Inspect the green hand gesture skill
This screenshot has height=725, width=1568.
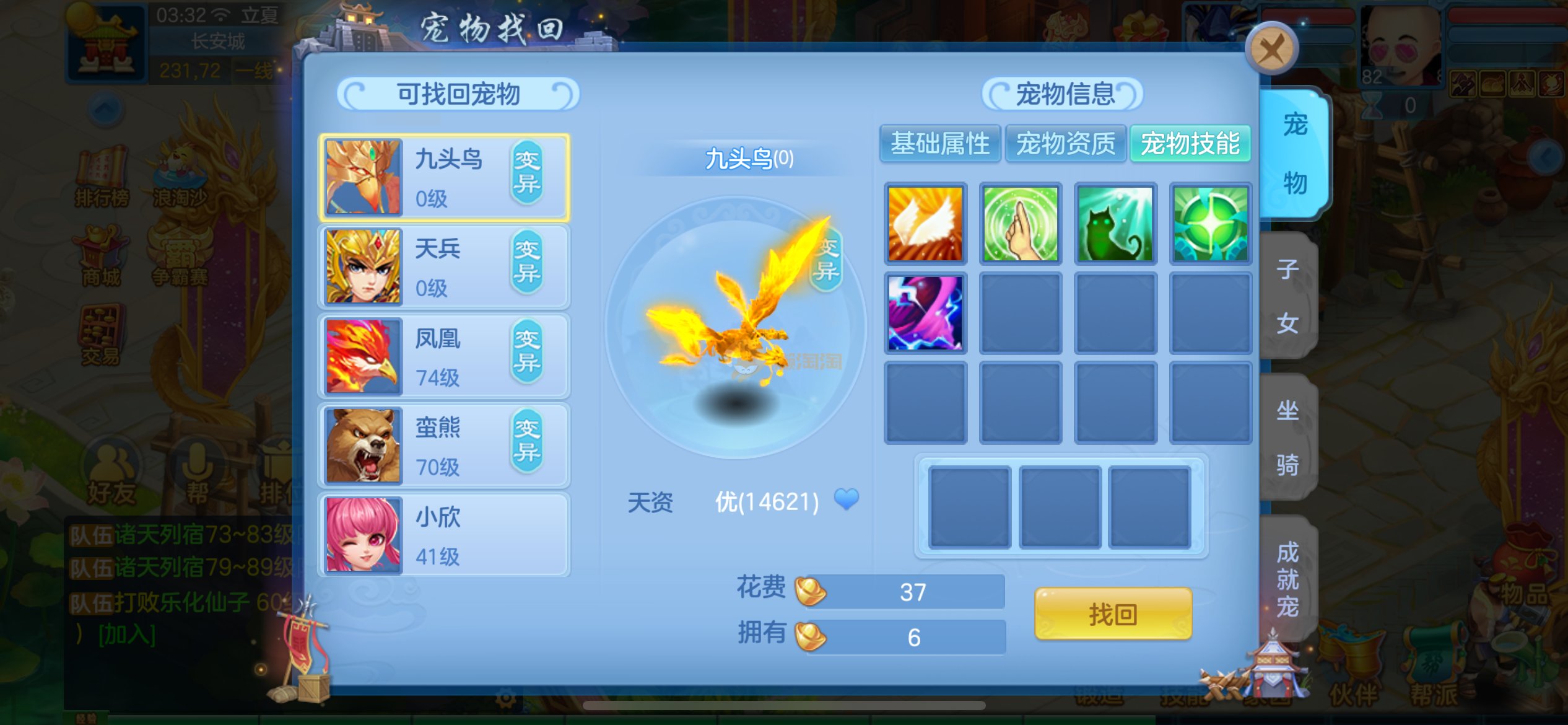pos(1021,224)
